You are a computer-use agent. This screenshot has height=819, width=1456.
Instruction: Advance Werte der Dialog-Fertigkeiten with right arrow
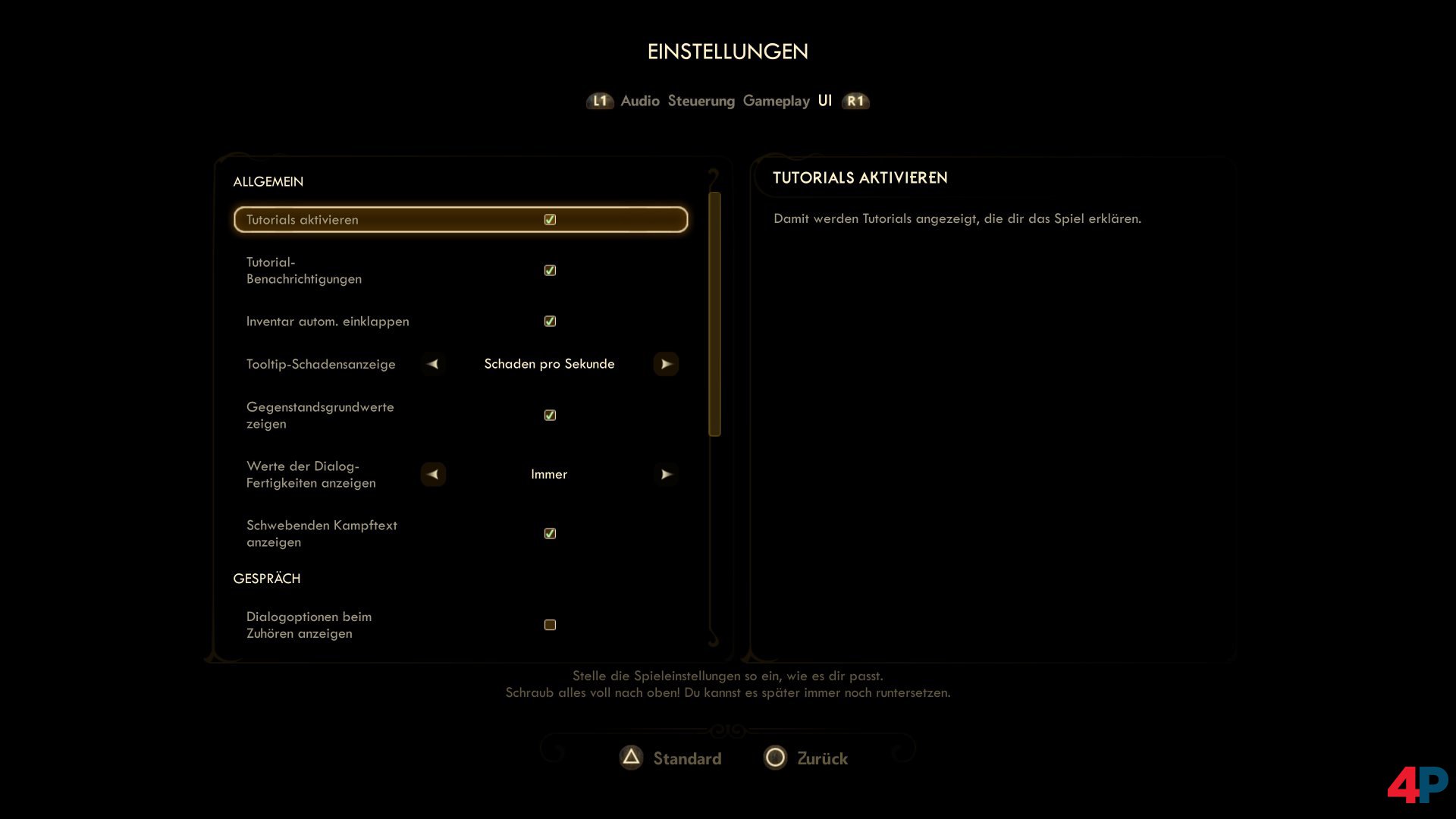[667, 474]
